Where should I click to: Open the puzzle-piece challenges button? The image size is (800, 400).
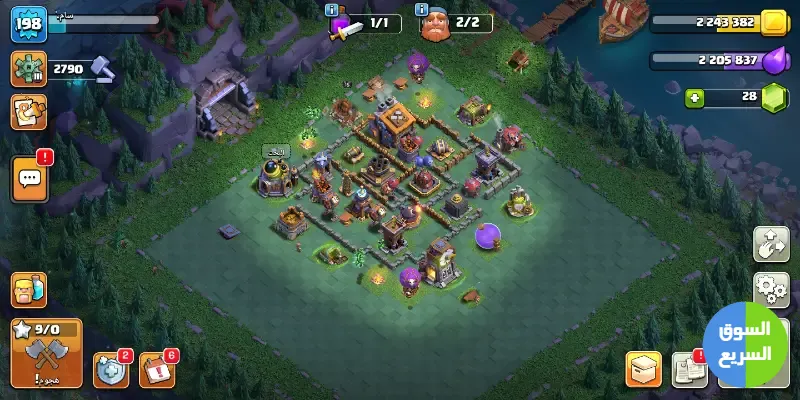pyautogui.click(x=28, y=112)
